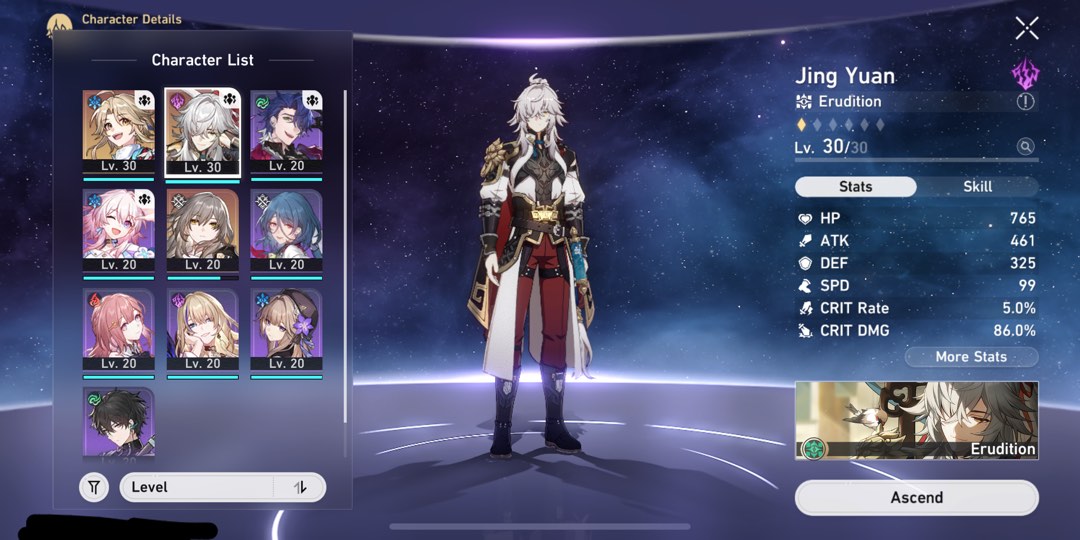The width and height of the screenshot is (1080, 540).
Task: Click the magnifier icon beside the level
Action: click(1025, 147)
